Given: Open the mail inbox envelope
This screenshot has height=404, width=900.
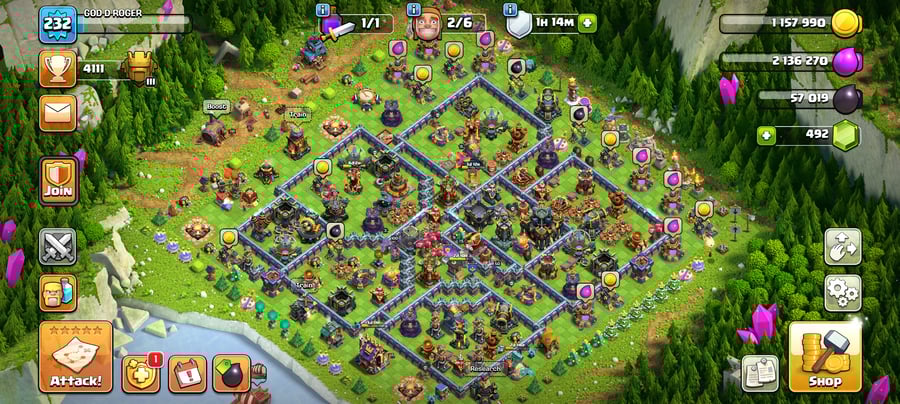Looking at the screenshot, I should tap(58, 111).
